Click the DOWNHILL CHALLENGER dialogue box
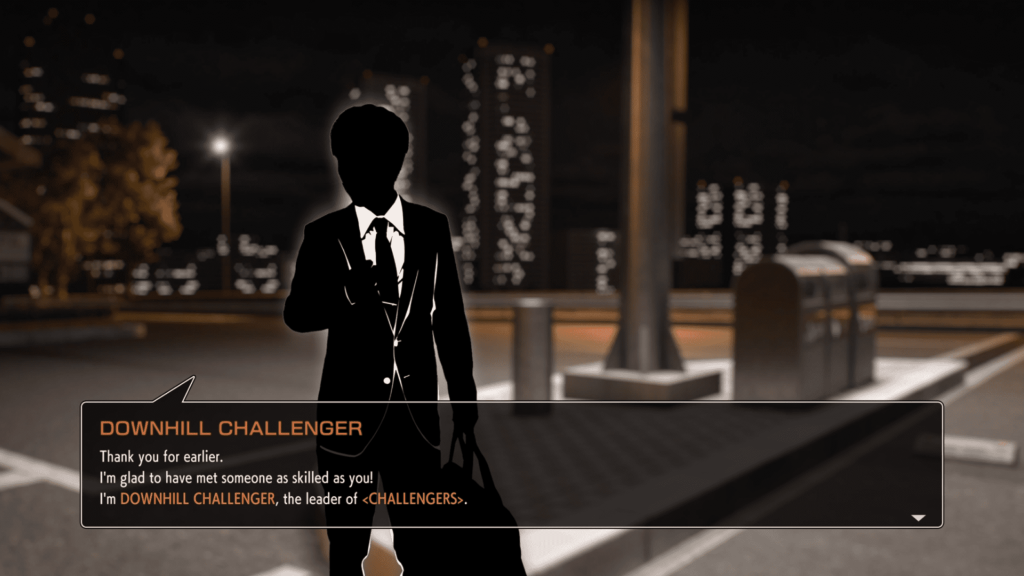Image resolution: width=1024 pixels, height=576 pixels. [x=511, y=464]
